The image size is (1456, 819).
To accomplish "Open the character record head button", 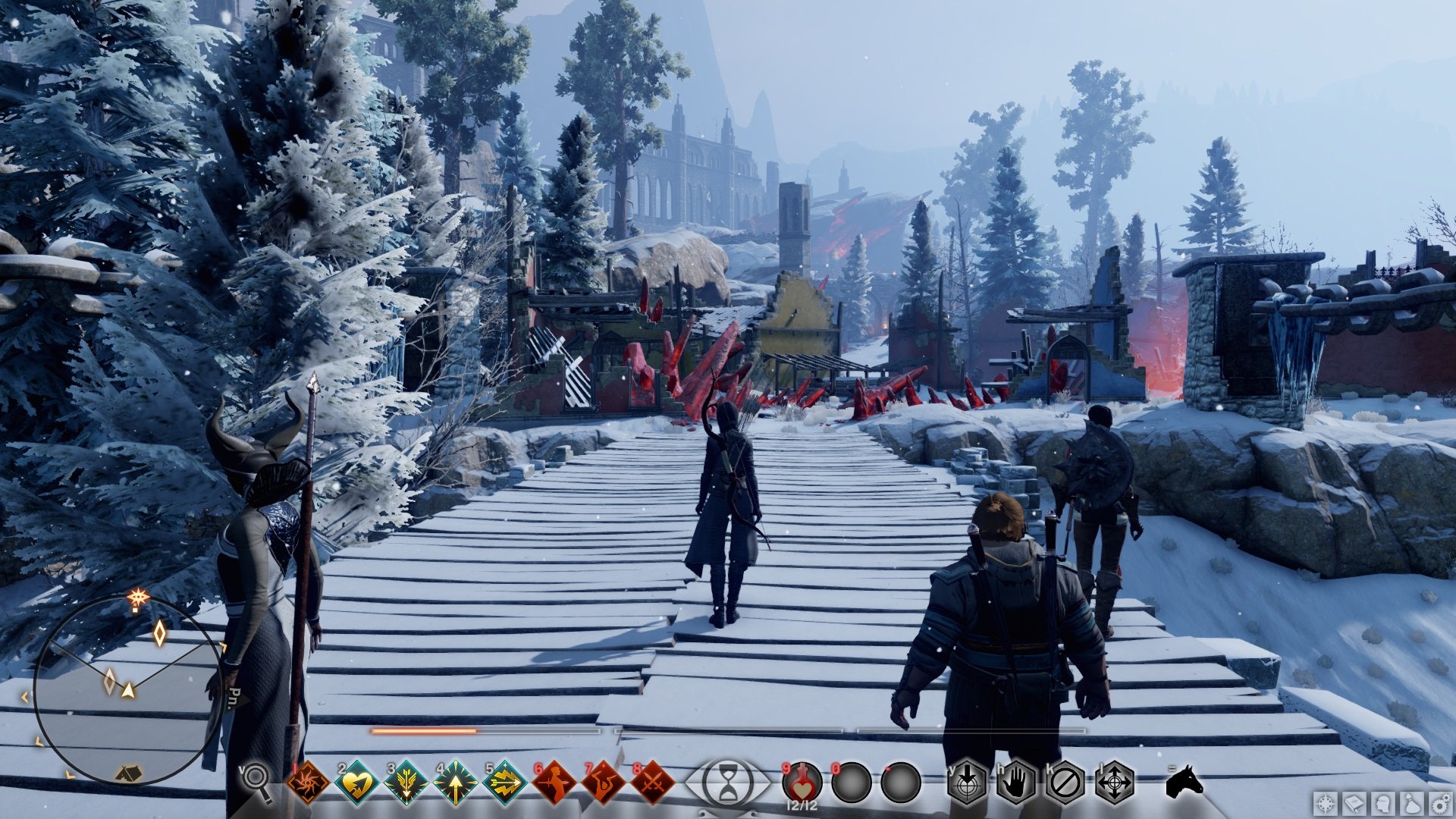I will 1383,804.
